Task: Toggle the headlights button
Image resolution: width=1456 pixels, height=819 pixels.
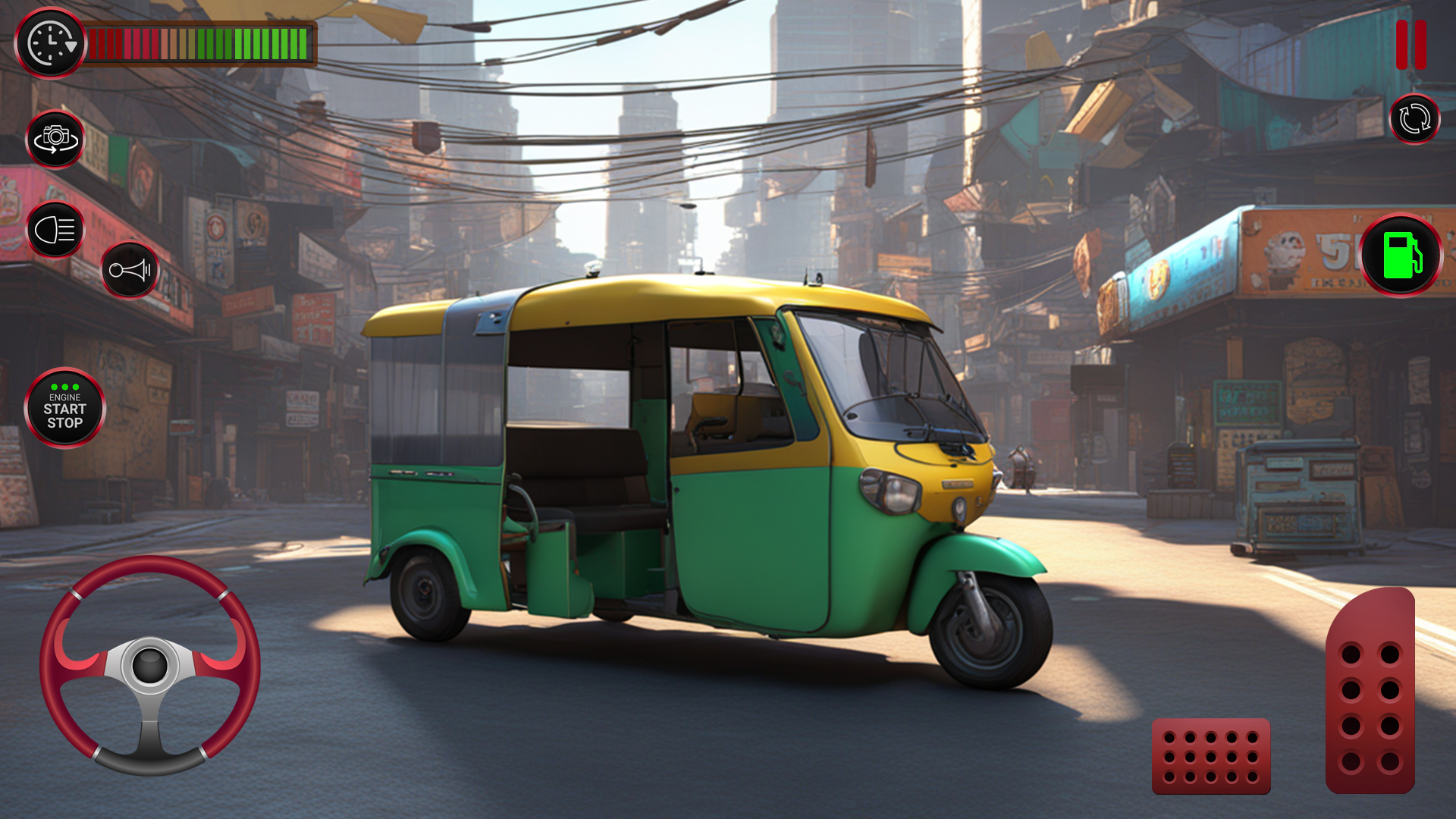Action: coord(55,230)
